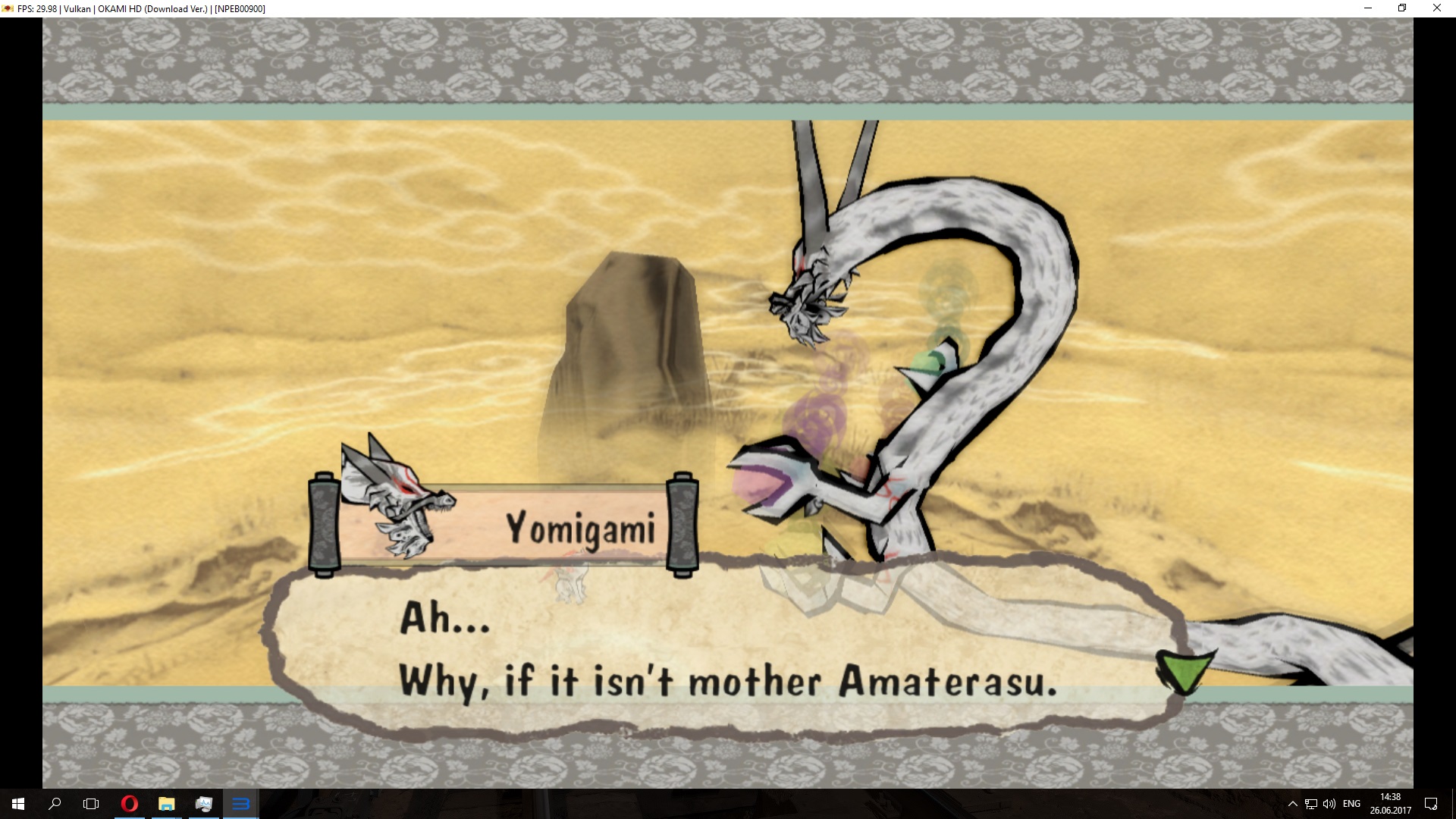Minimize the emulator window
Viewport: 1456px width, 819px height.
point(1368,8)
